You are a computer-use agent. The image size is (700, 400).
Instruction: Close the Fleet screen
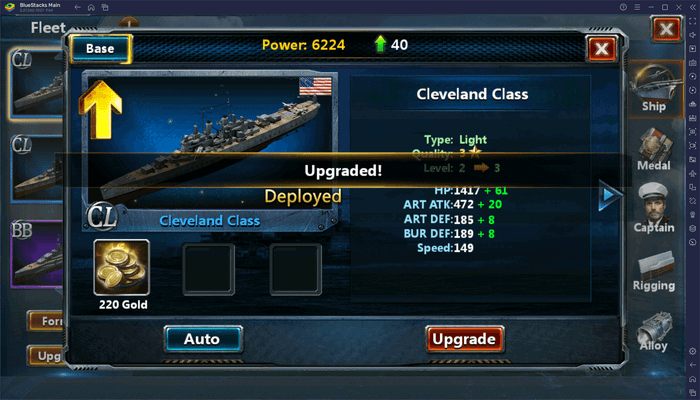pyautogui.click(x=665, y=29)
